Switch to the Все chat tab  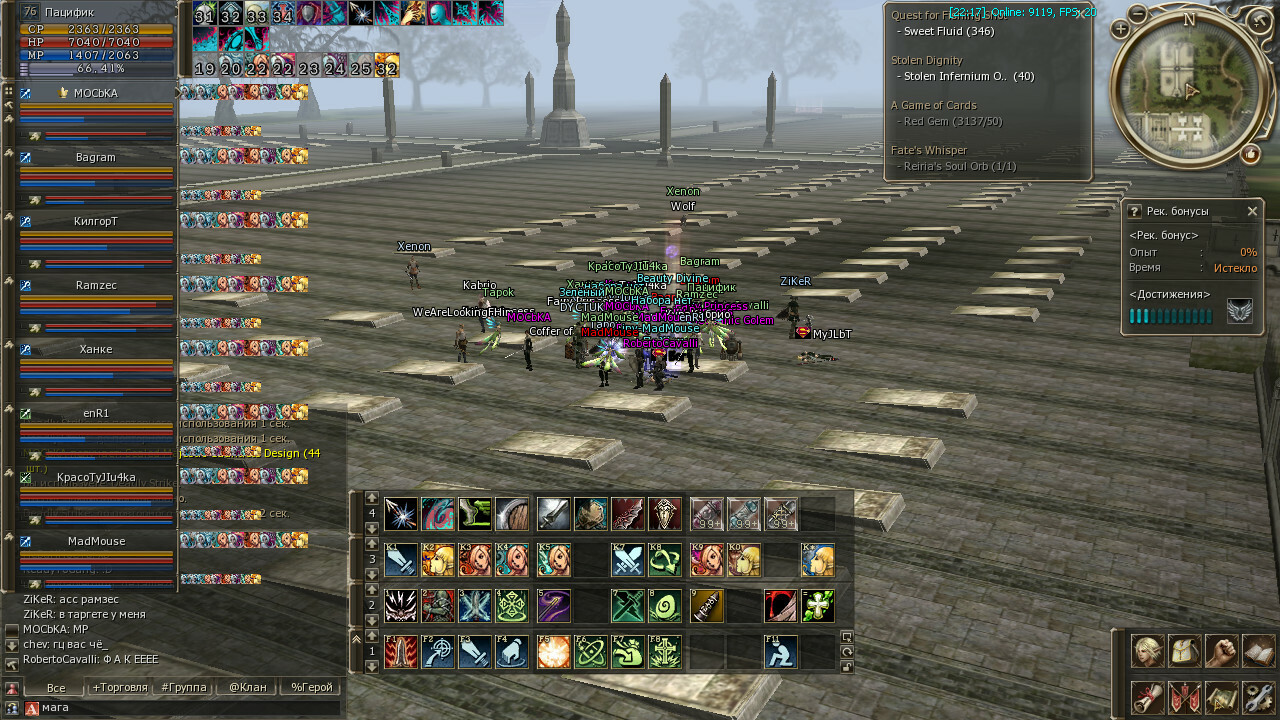coord(56,688)
